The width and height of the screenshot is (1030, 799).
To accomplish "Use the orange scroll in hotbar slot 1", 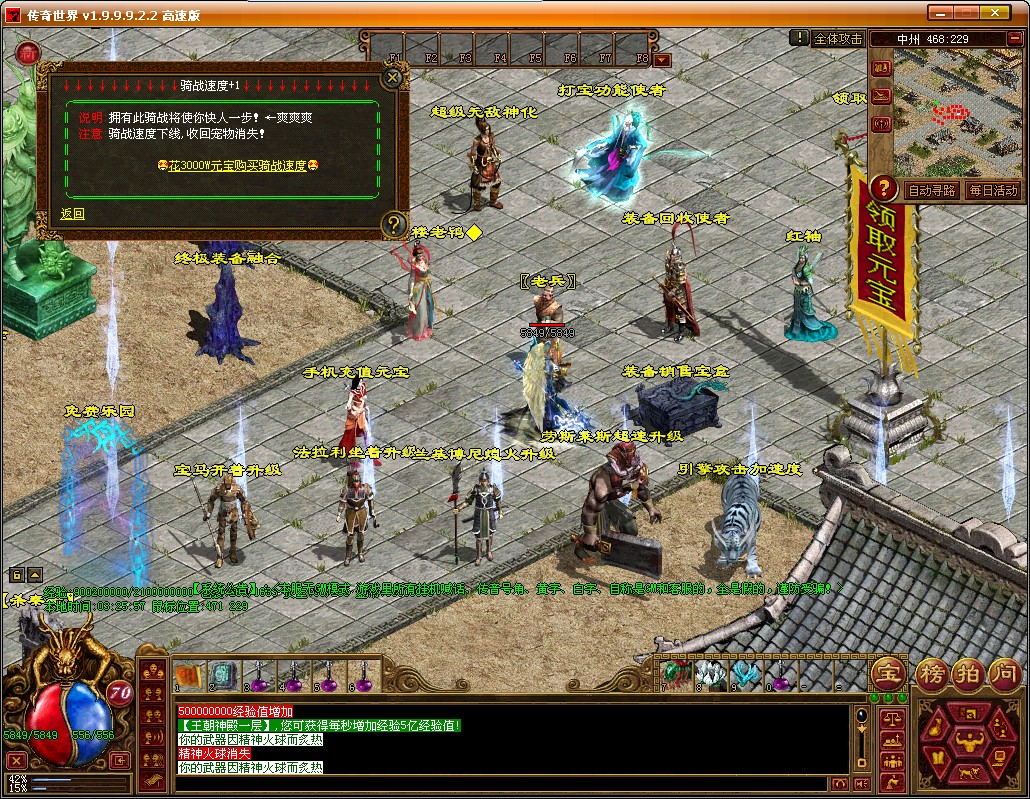I will 189,676.
